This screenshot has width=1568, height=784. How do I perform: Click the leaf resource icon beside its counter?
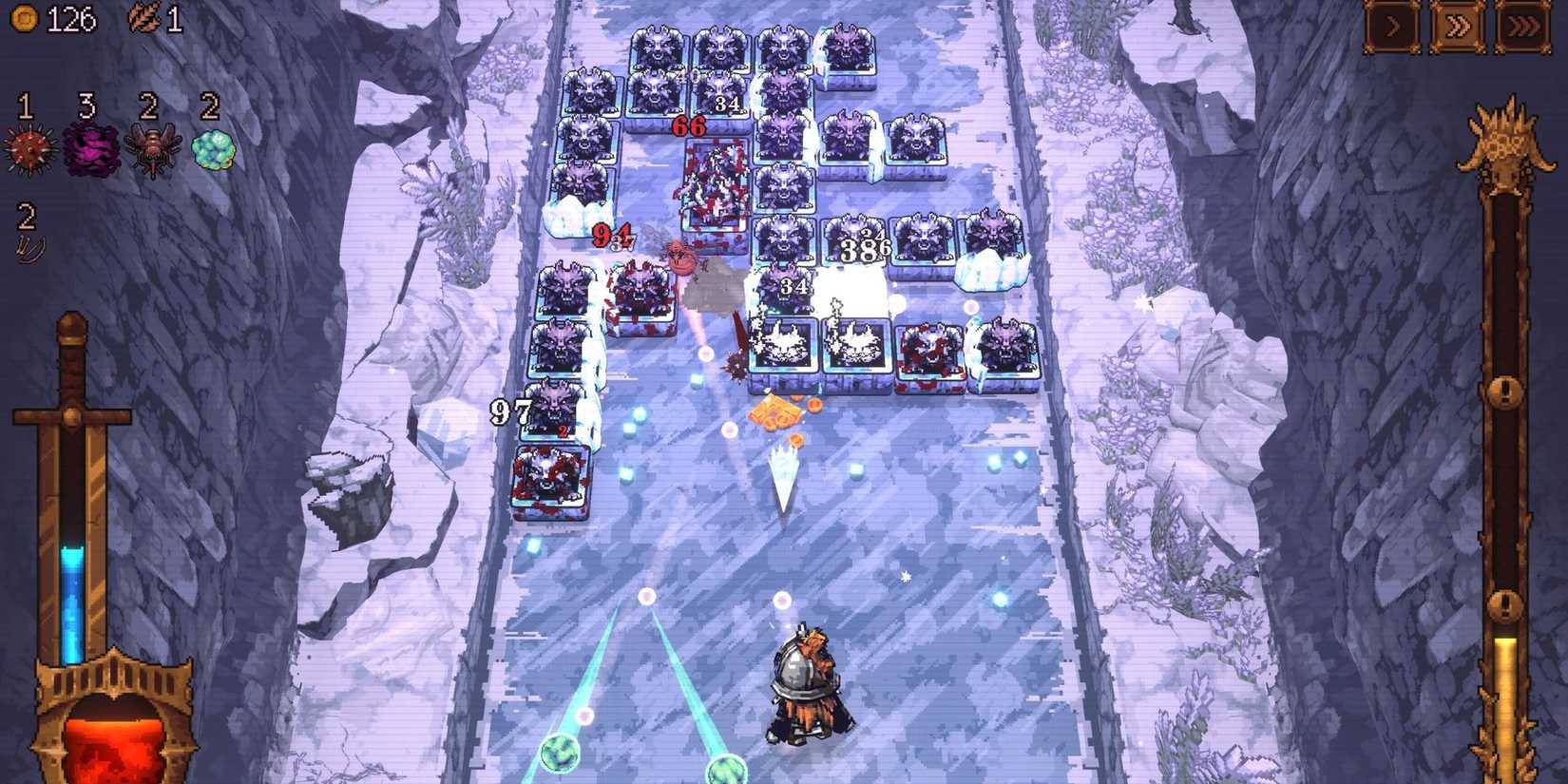coord(144,16)
